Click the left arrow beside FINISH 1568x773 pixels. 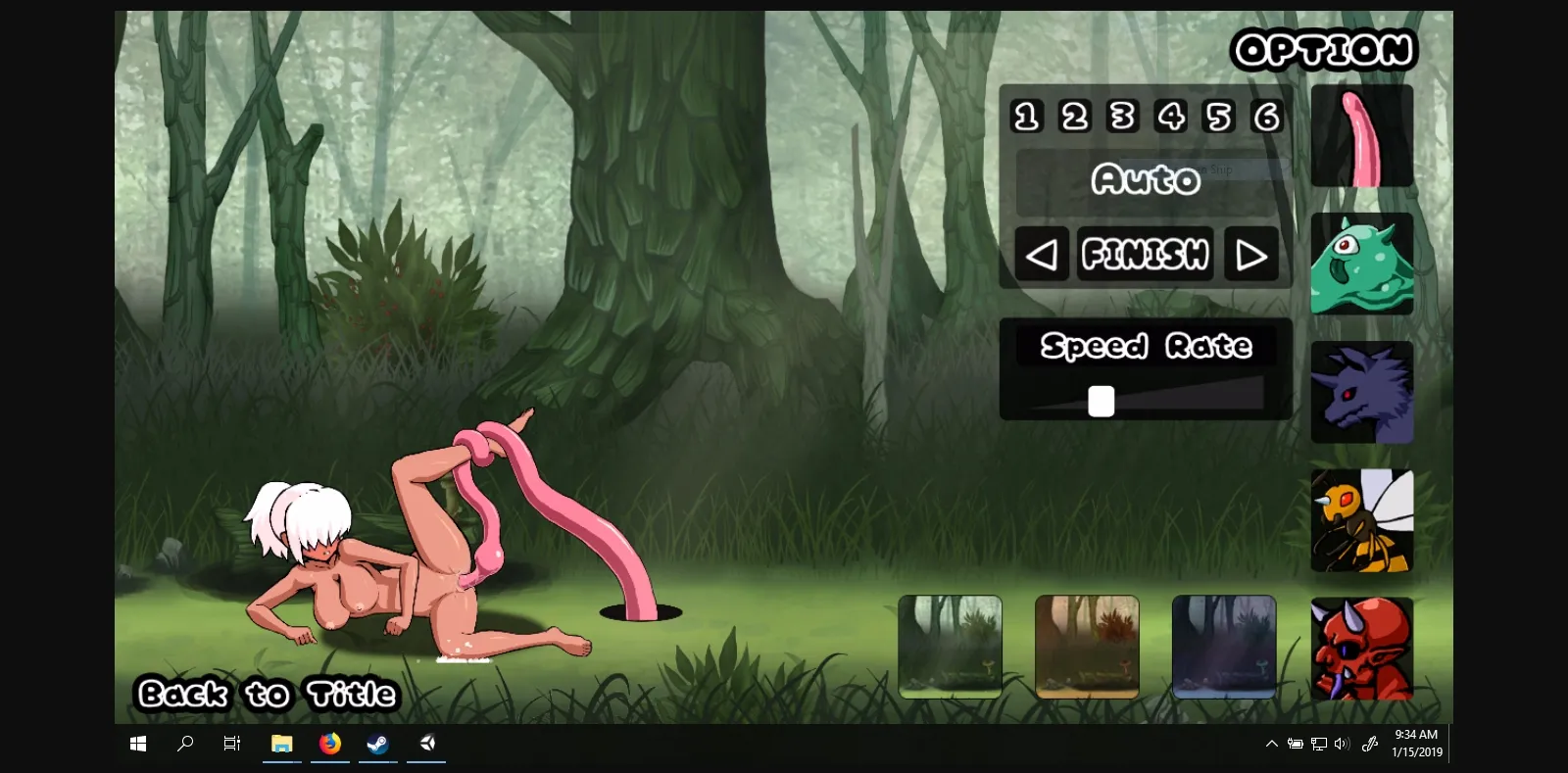coord(1041,253)
